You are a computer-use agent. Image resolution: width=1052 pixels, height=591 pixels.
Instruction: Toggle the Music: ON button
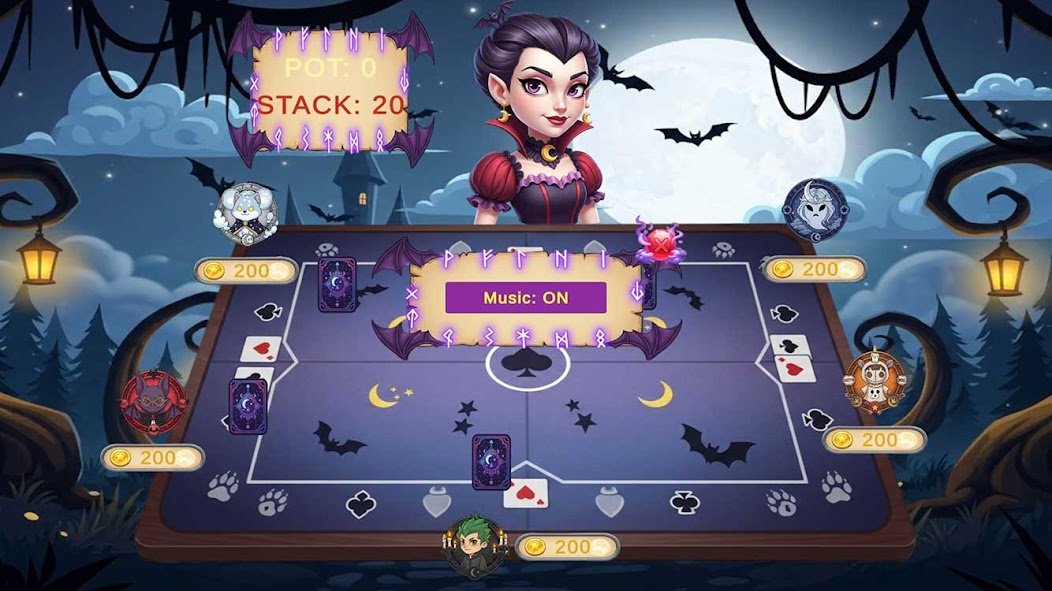click(x=525, y=297)
